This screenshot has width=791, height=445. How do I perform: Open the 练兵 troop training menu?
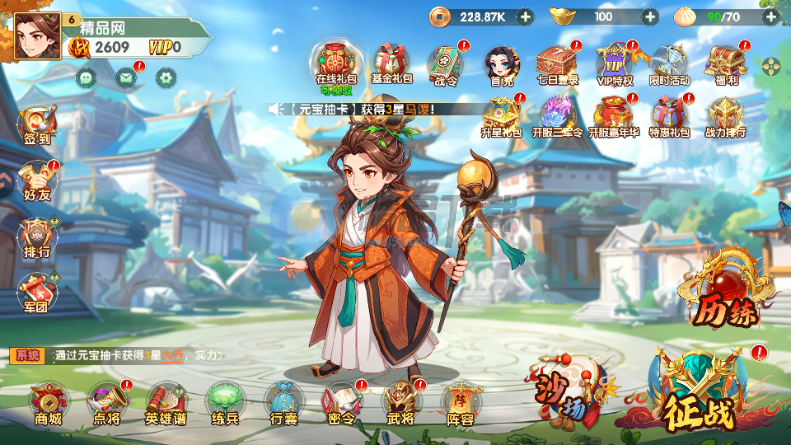[x=223, y=403]
